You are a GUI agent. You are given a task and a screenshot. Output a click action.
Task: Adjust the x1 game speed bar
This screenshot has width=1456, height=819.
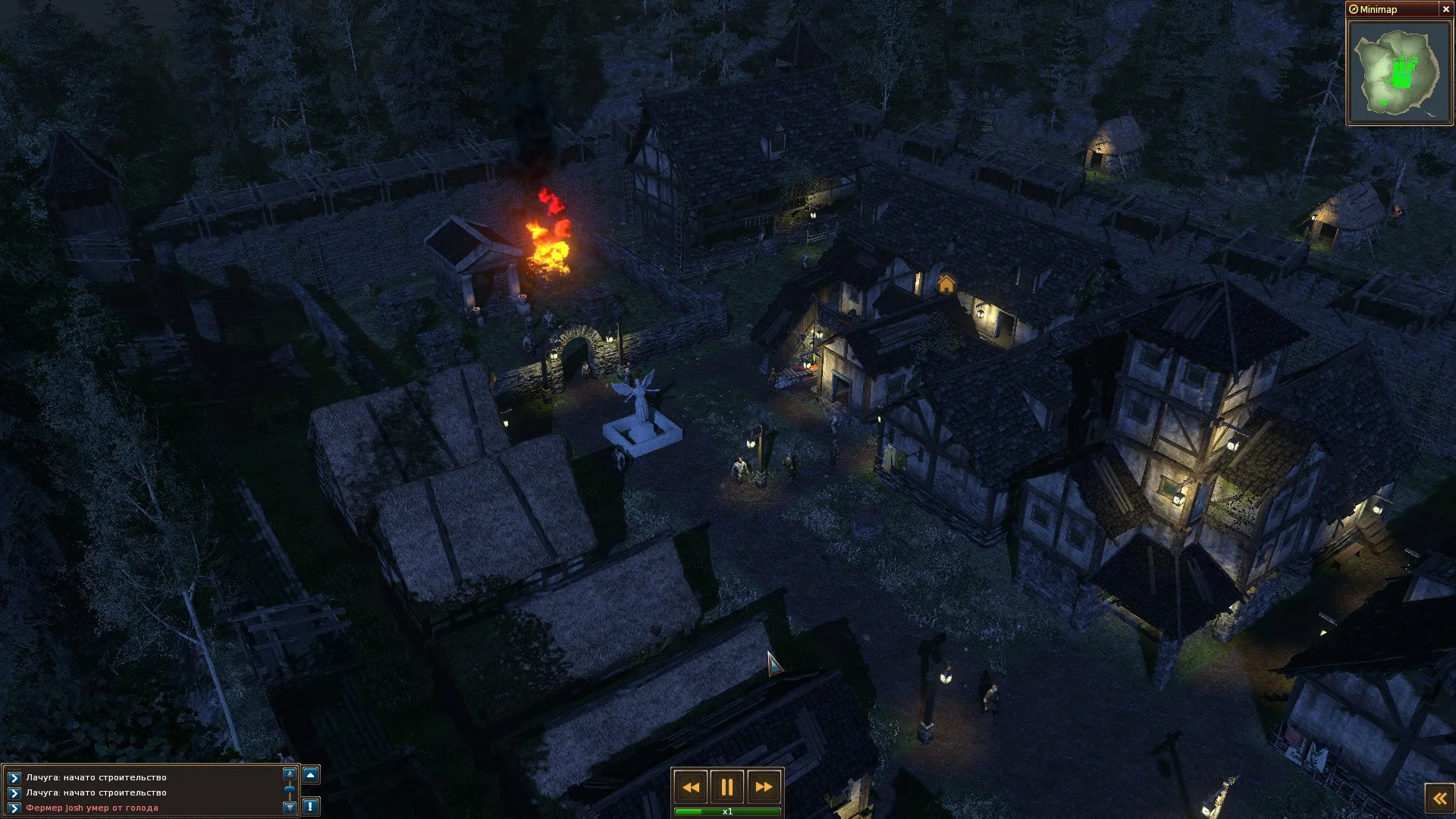pyautogui.click(x=727, y=811)
